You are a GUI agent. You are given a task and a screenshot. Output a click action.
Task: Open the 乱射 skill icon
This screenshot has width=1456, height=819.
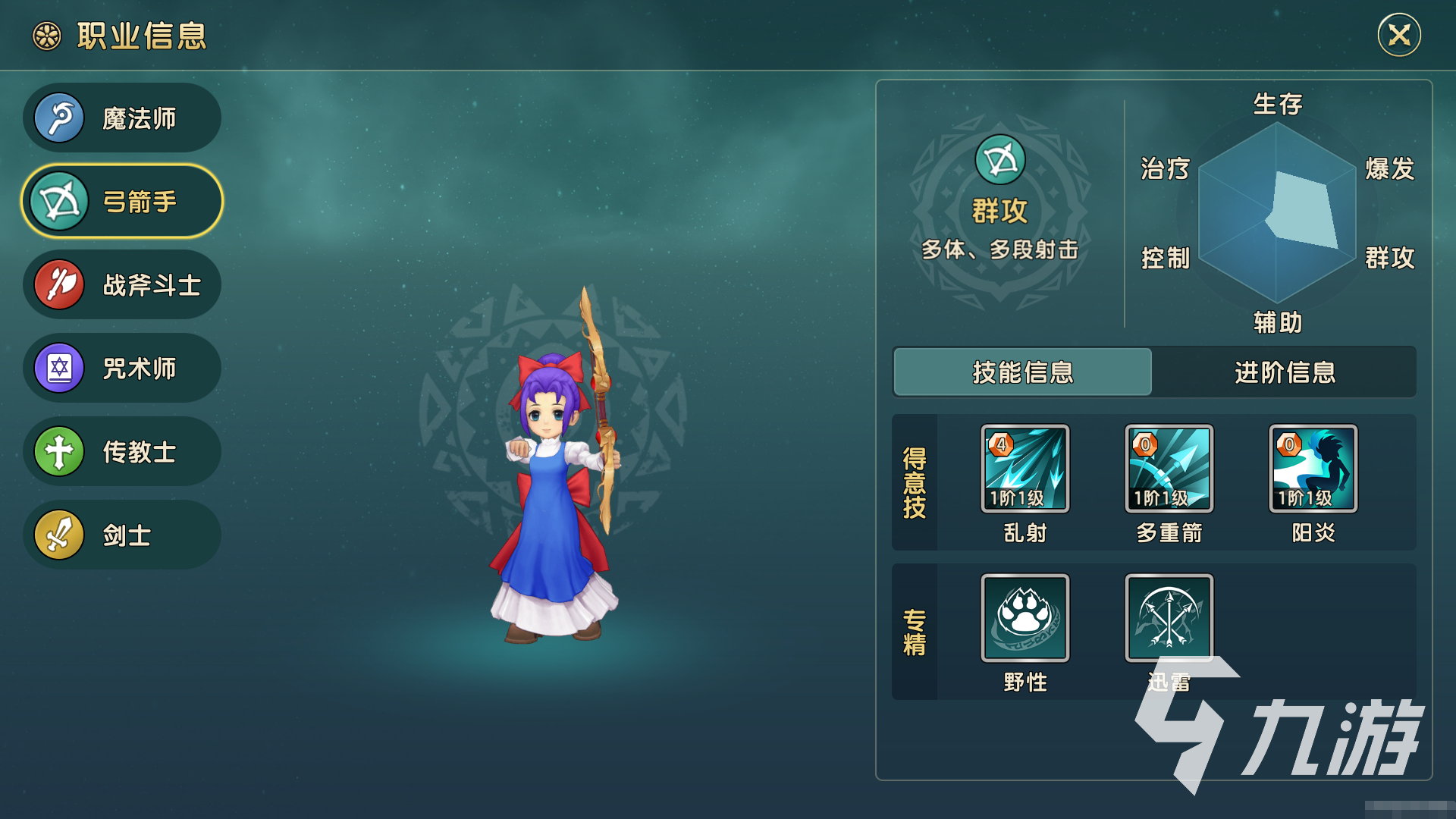tap(1025, 469)
